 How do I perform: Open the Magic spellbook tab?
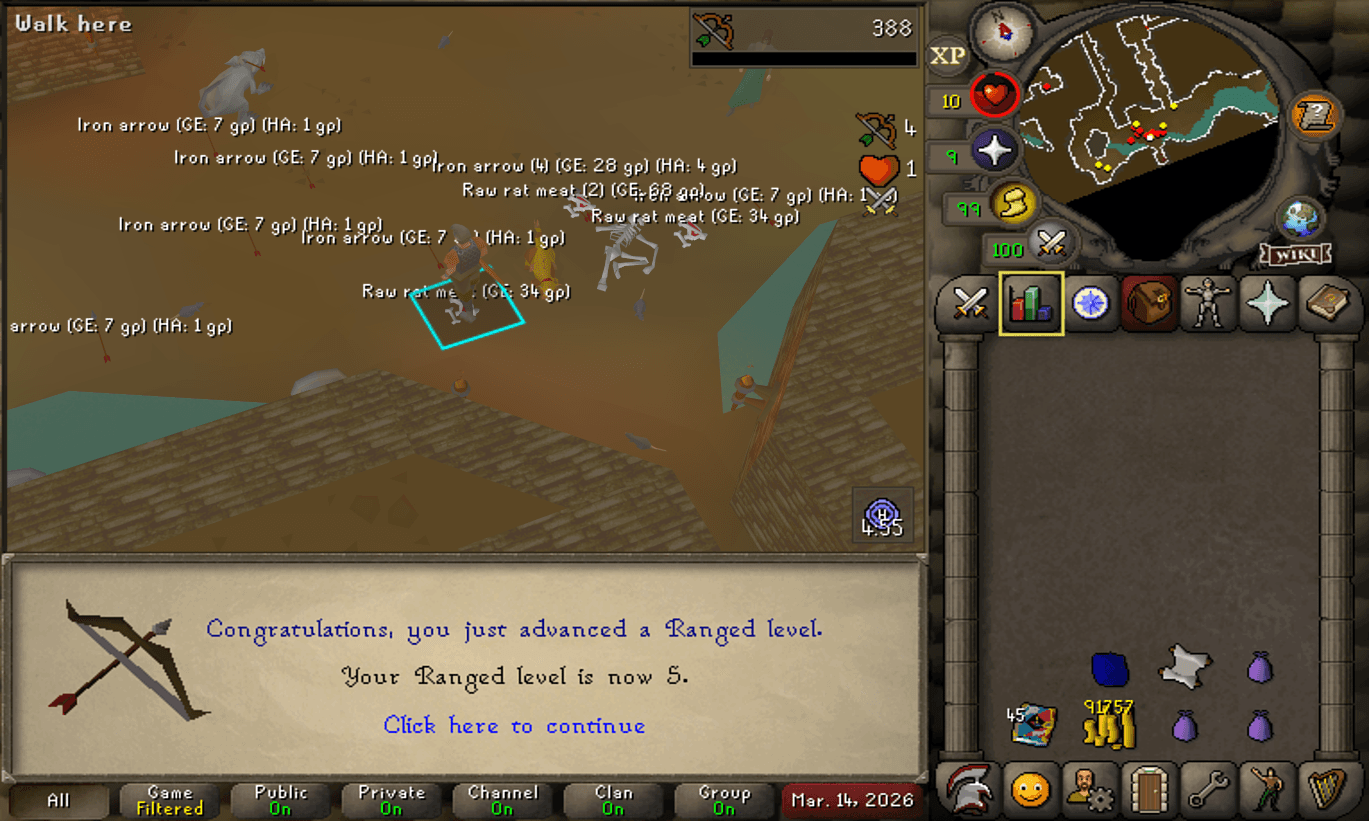[1327, 304]
